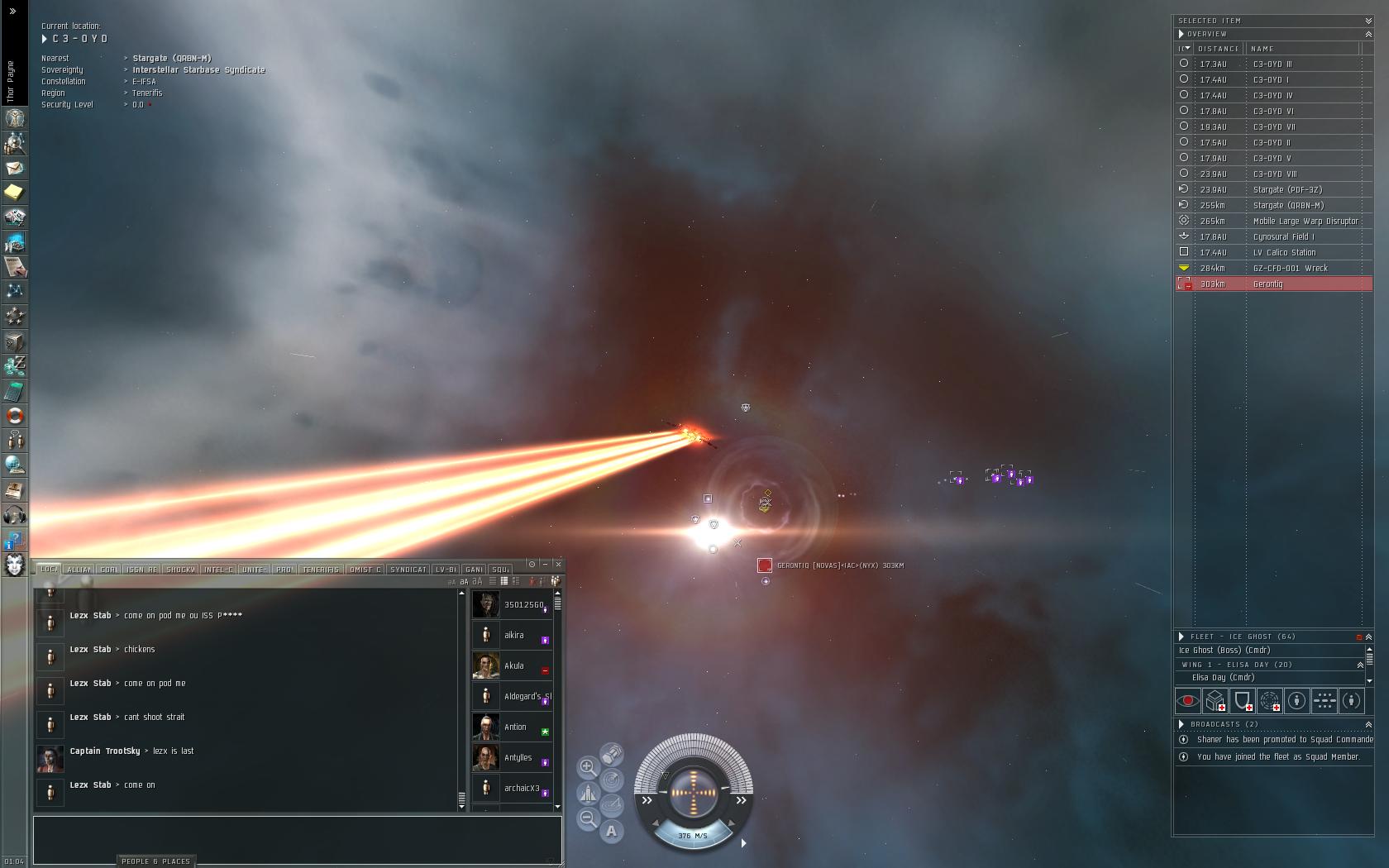Select the LV Calico Station row
This screenshot has width=1389, height=868.
[1273, 253]
